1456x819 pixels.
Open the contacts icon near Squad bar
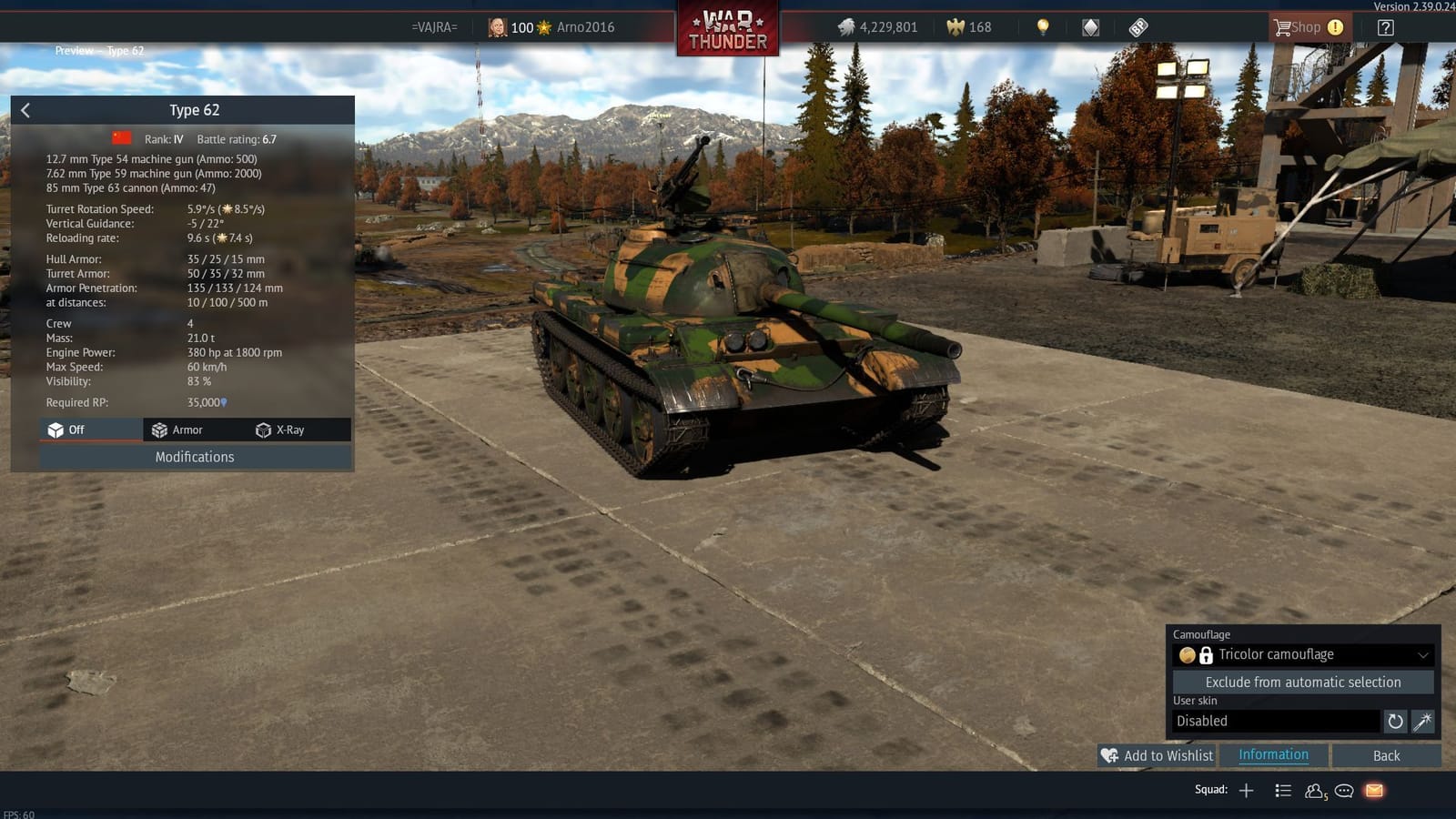point(1314,791)
